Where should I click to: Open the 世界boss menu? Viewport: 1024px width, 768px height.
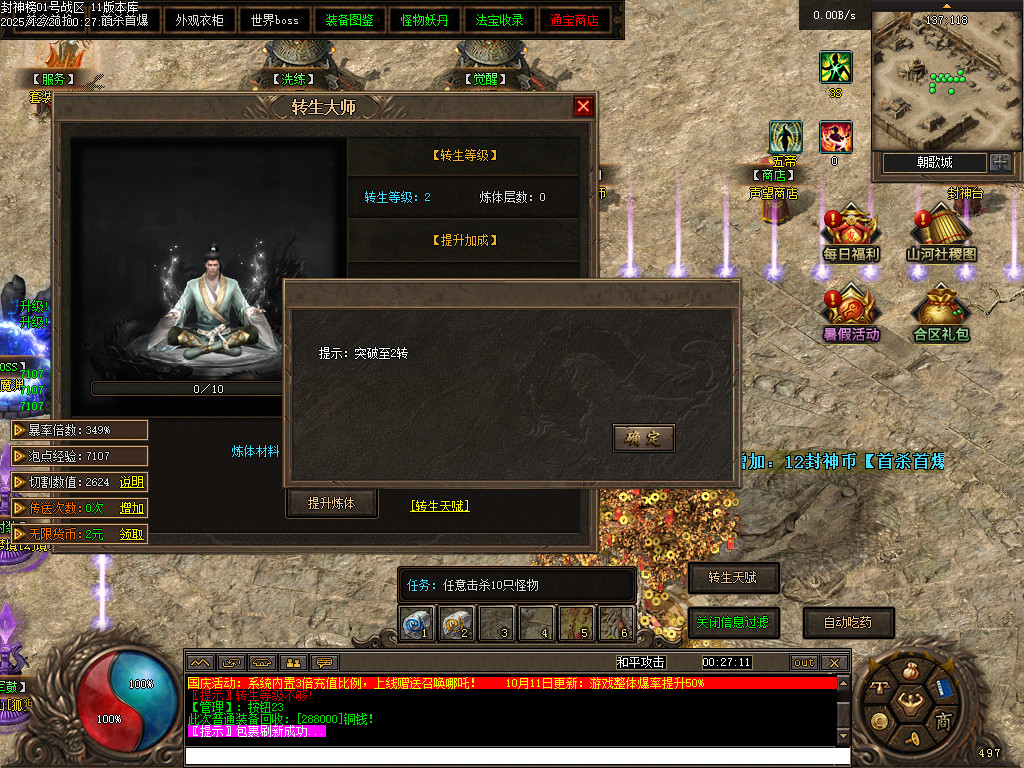275,20
